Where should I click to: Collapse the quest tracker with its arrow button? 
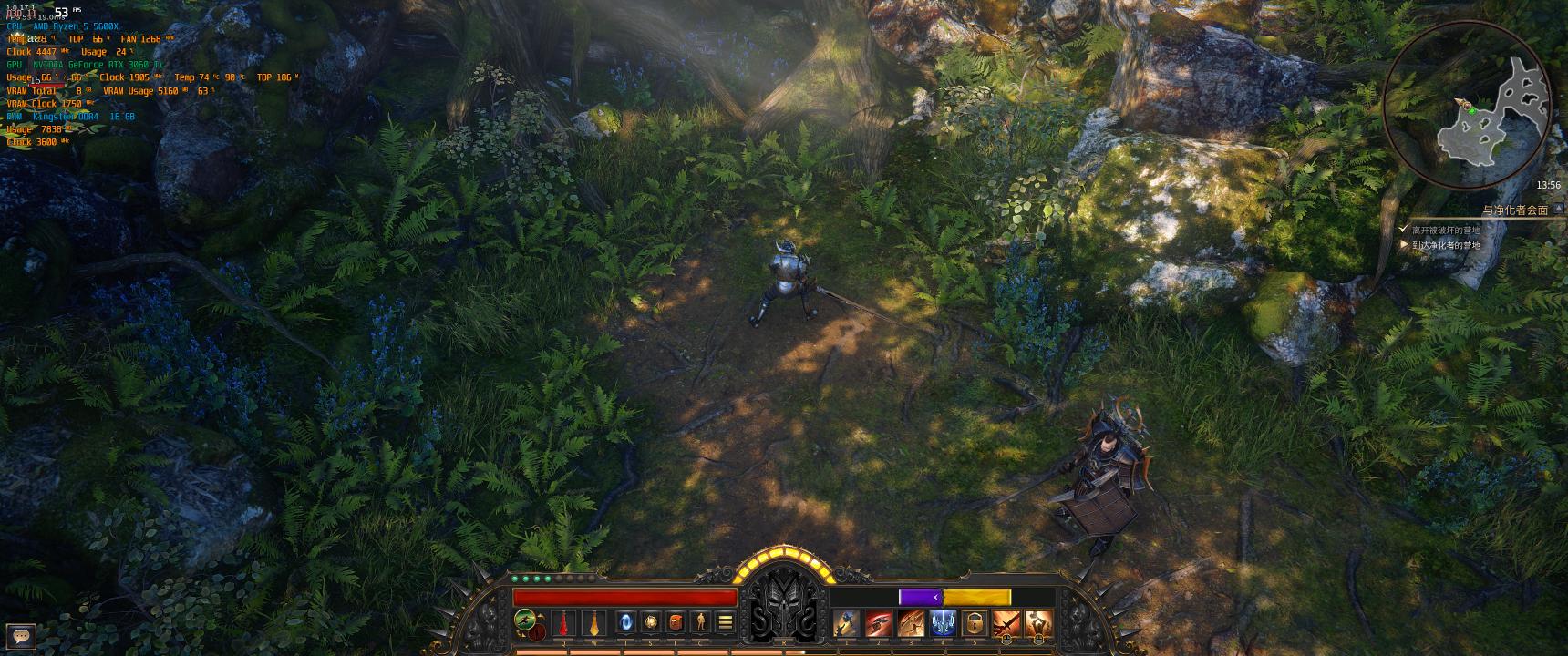1558,209
